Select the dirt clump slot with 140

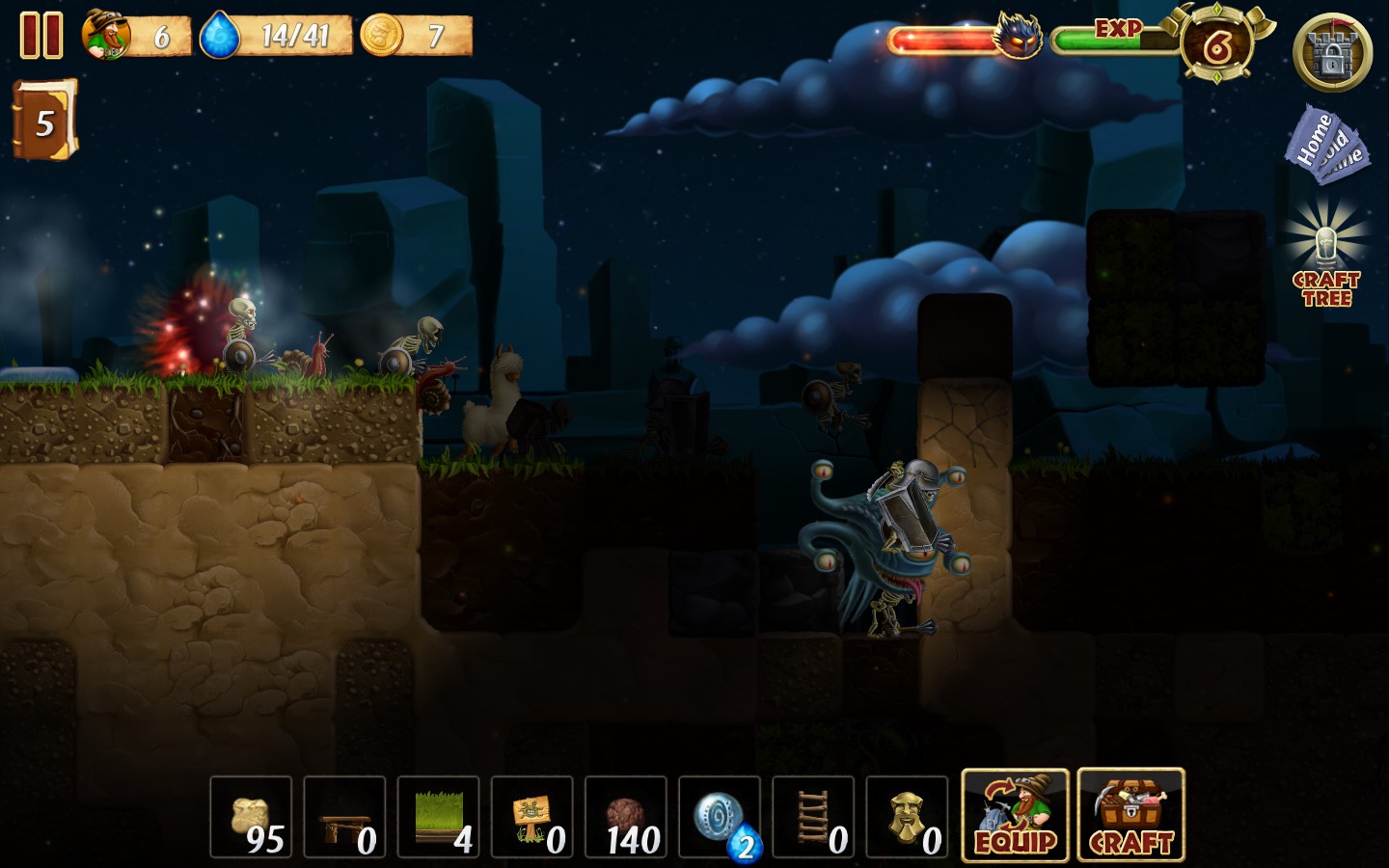625,817
